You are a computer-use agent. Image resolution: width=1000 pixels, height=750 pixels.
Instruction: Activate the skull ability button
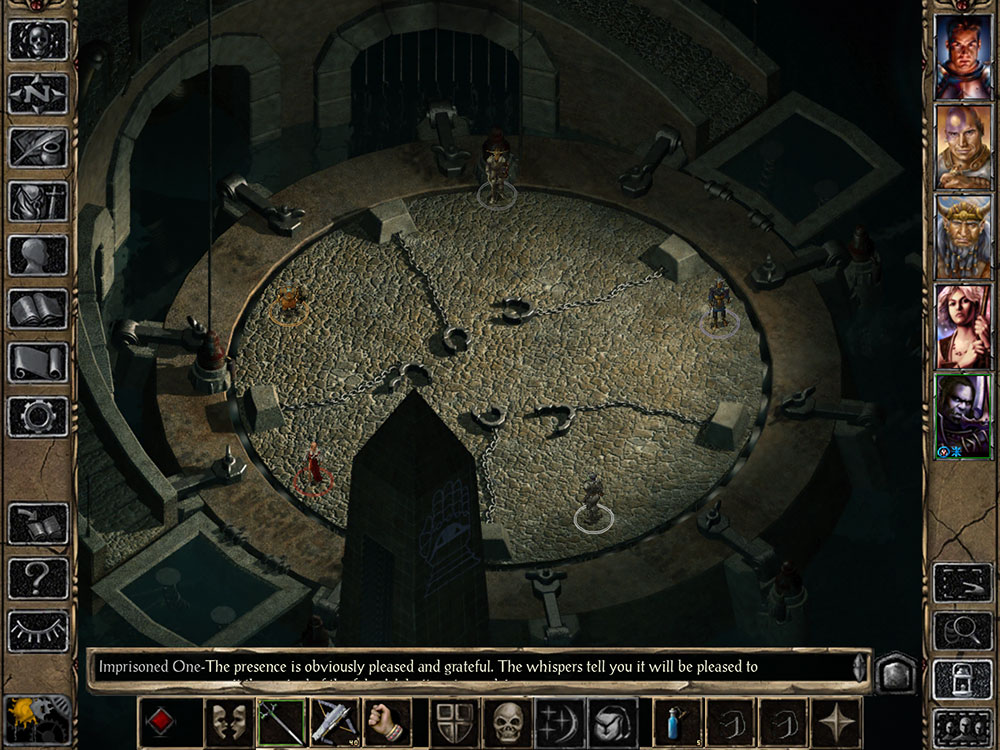pos(507,722)
